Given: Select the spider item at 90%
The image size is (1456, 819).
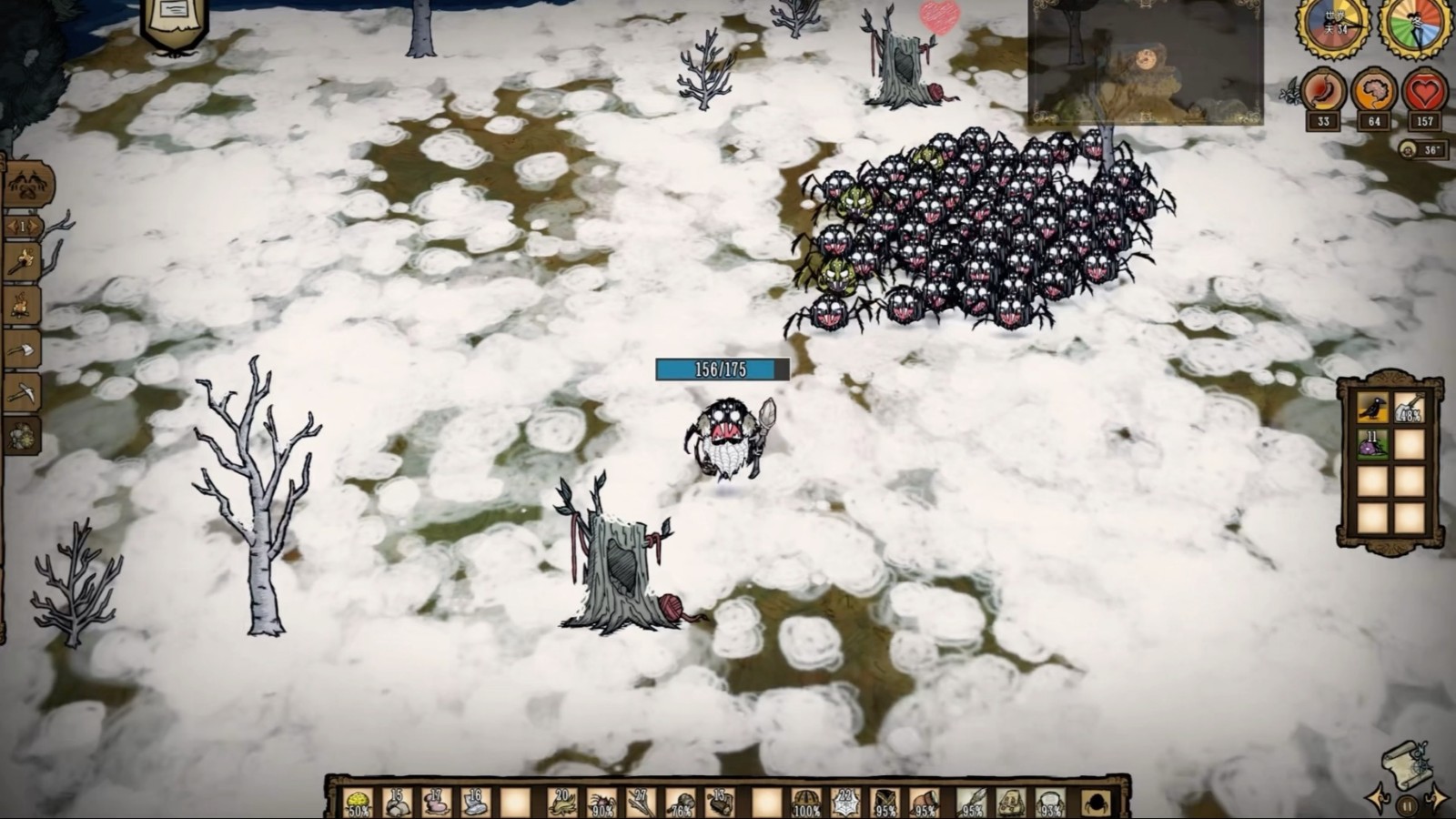Looking at the screenshot, I should pyautogui.click(x=602, y=803).
